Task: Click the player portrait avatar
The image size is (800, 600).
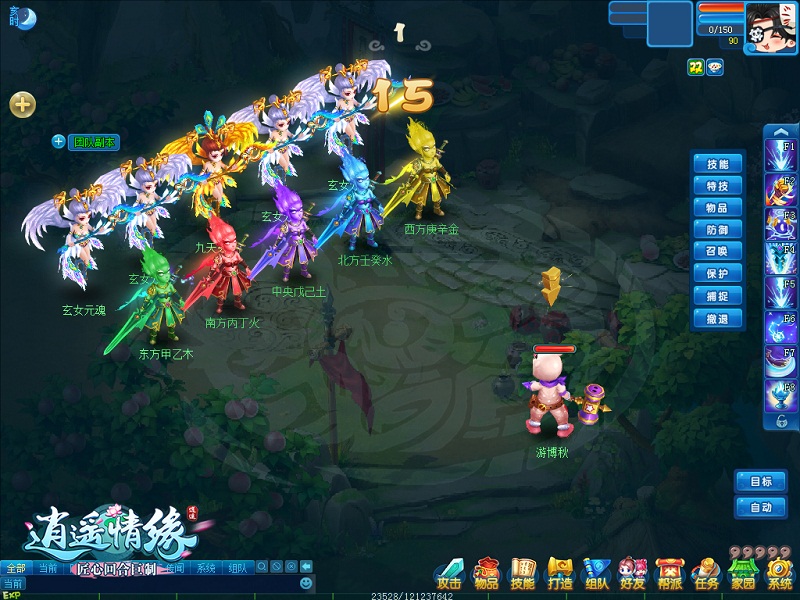Action: click(771, 24)
